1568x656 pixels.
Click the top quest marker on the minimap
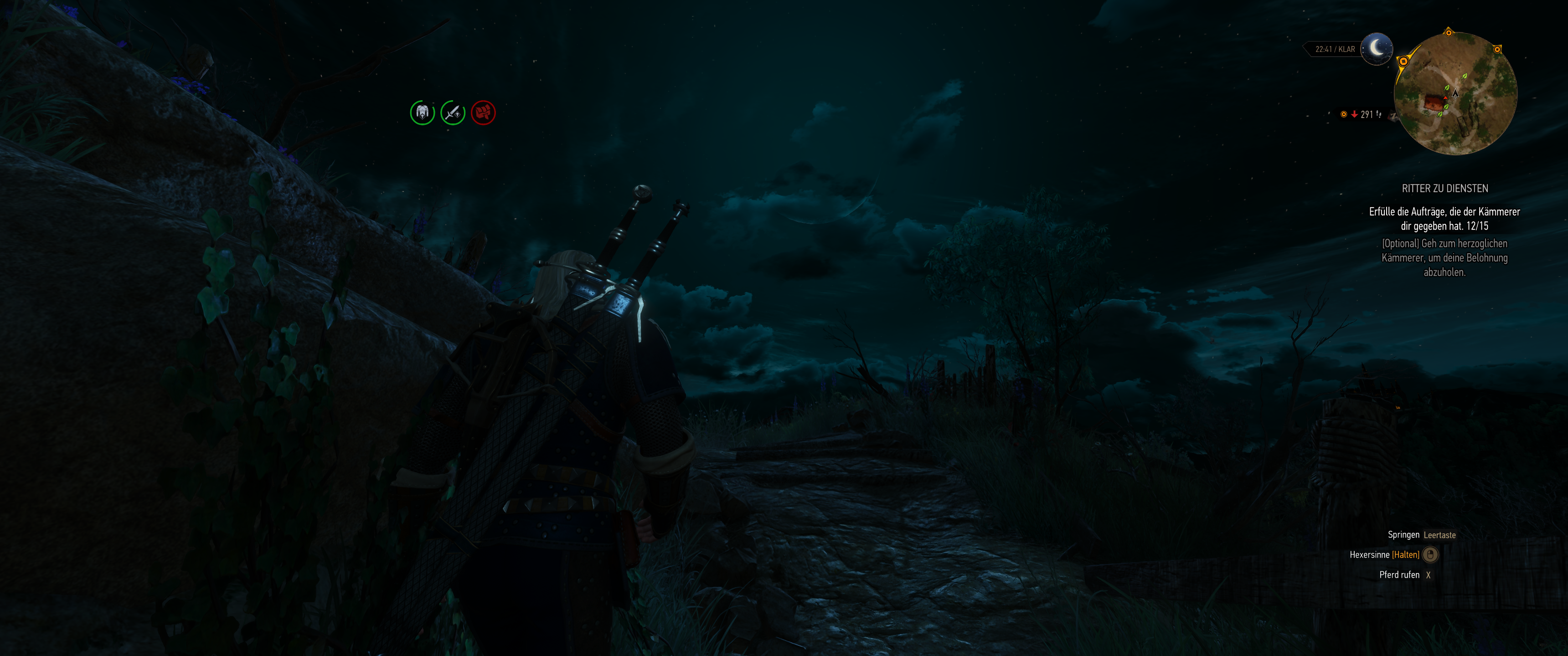click(x=1449, y=33)
